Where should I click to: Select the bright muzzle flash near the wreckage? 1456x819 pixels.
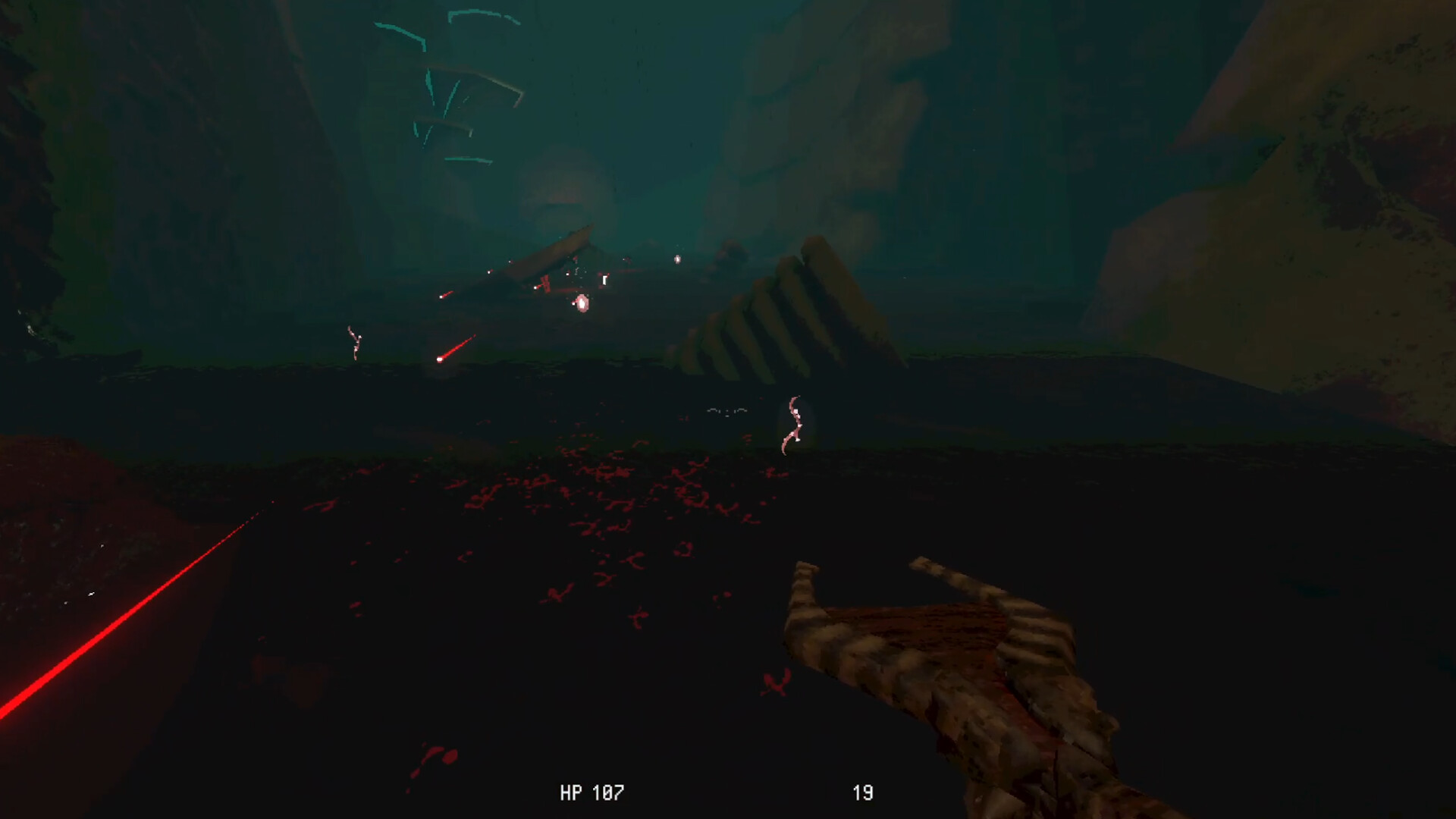pos(582,303)
